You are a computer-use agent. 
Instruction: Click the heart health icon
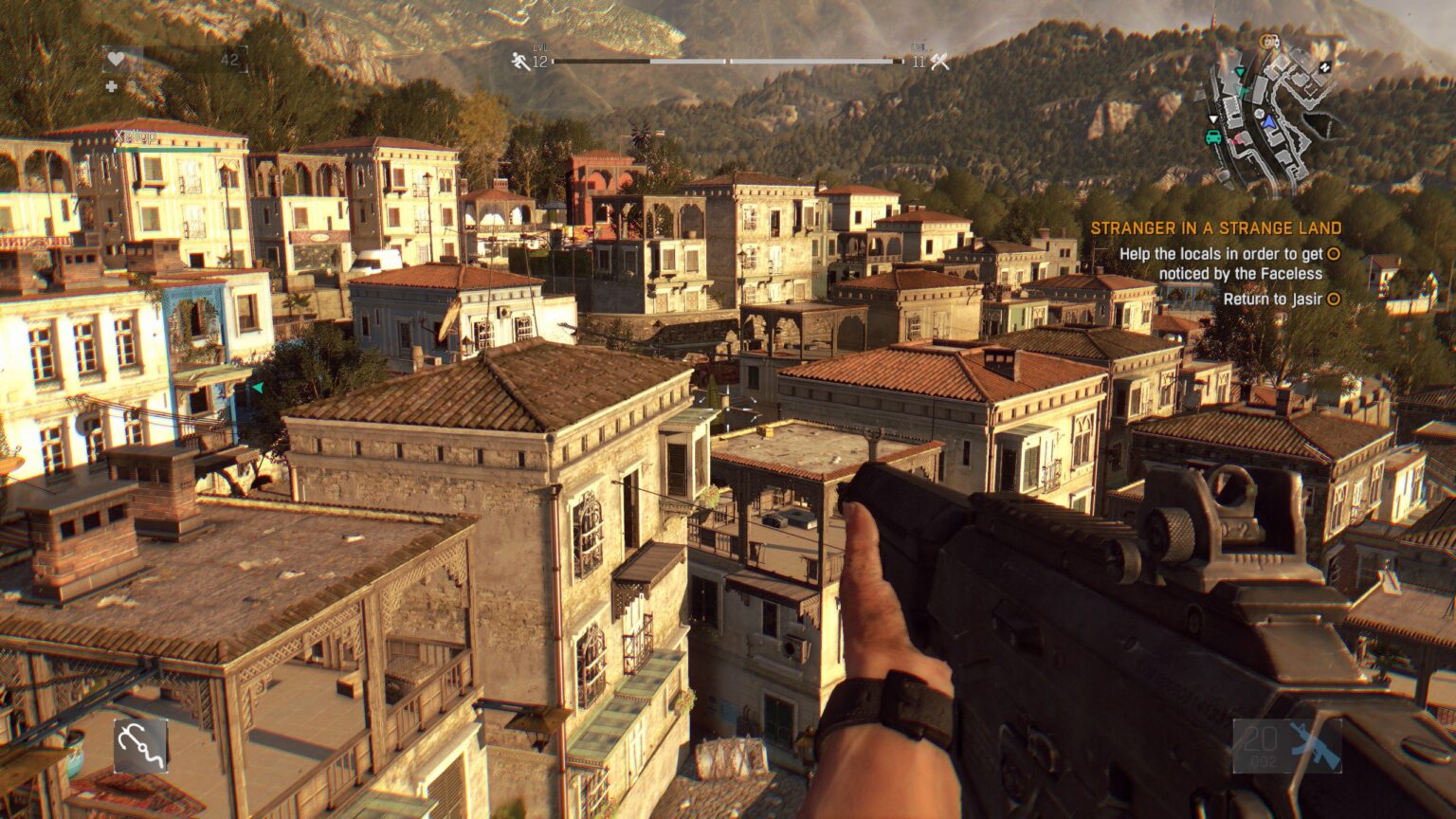click(116, 59)
